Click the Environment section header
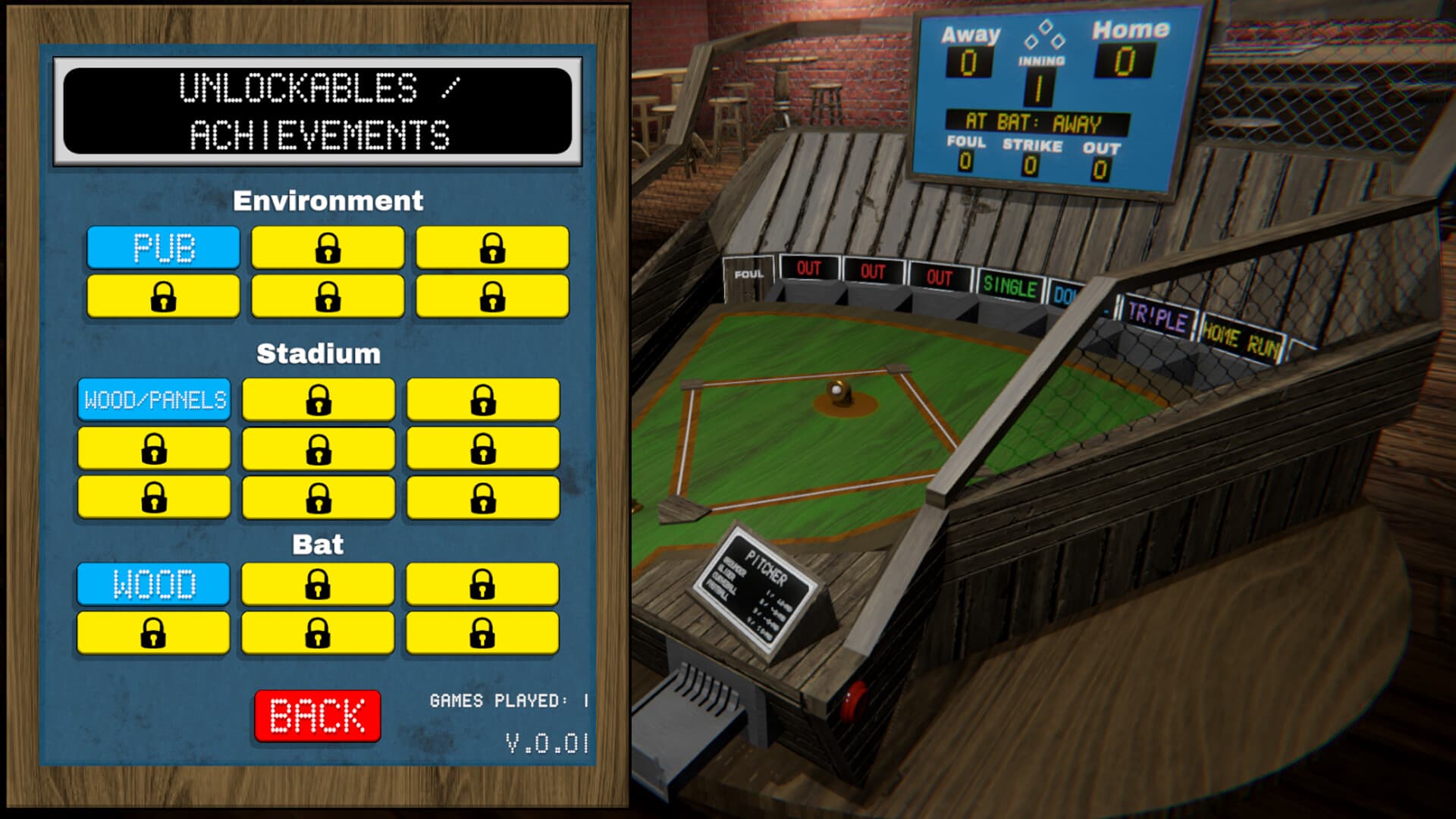The width and height of the screenshot is (1456, 819). coord(329,202)
